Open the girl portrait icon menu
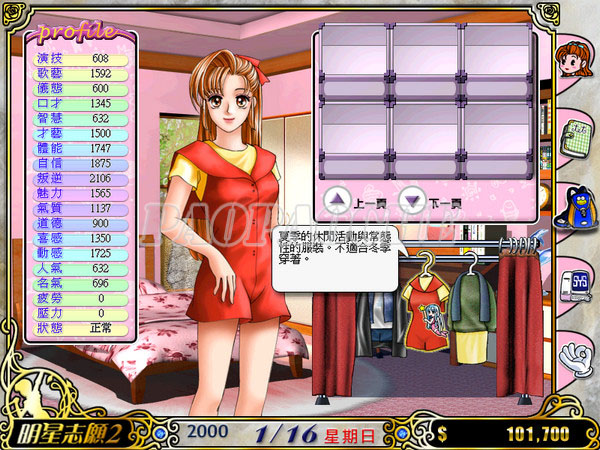Image resolution: width=600 pixels, height=450 pixels. pos(573,65)
